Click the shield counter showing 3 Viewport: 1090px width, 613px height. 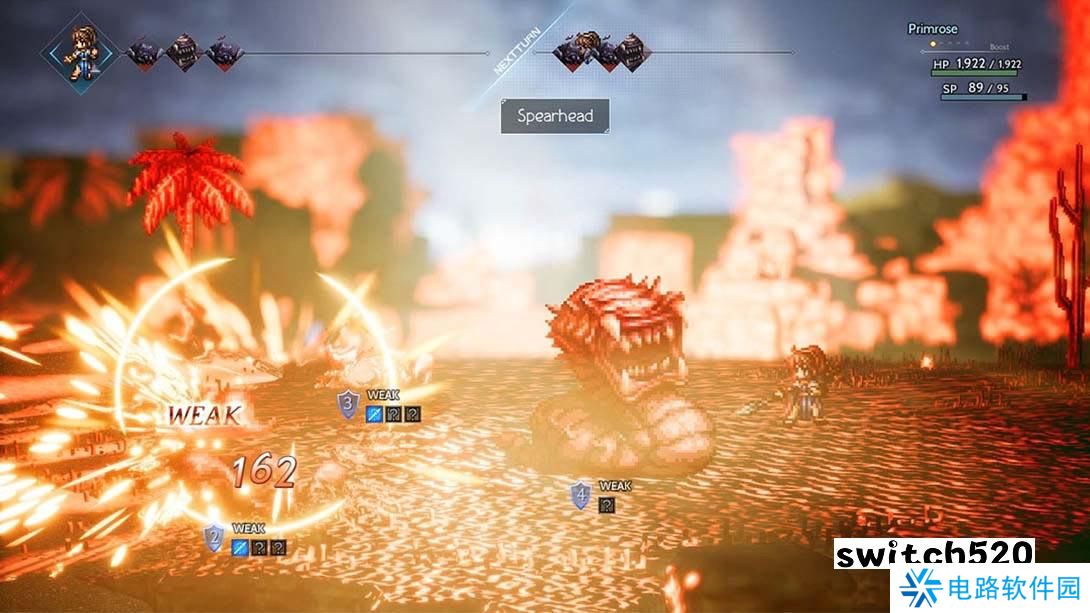coord(348,405)
